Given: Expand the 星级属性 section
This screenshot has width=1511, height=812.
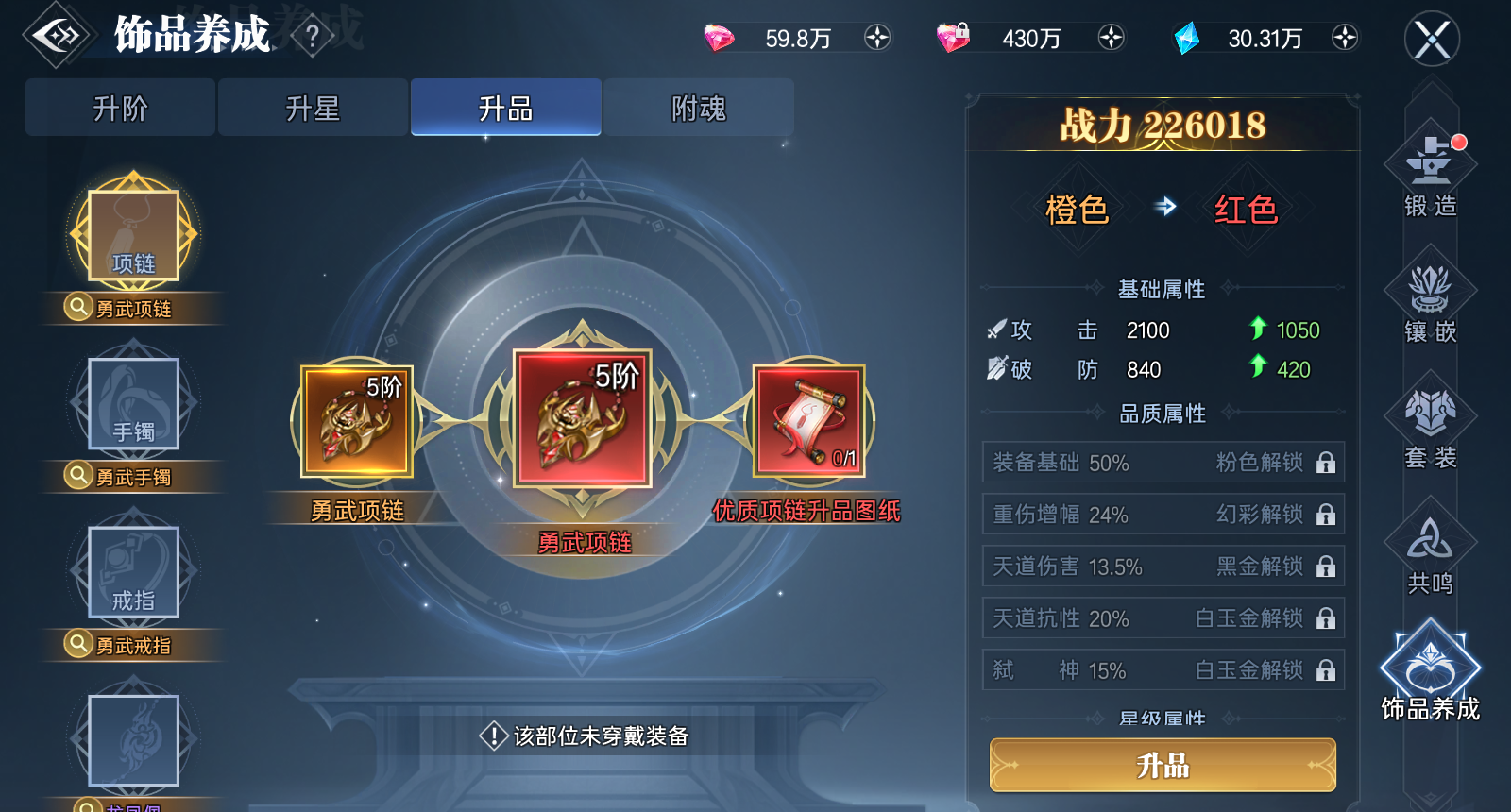Looking at the screenshot, I should 1163,718.
